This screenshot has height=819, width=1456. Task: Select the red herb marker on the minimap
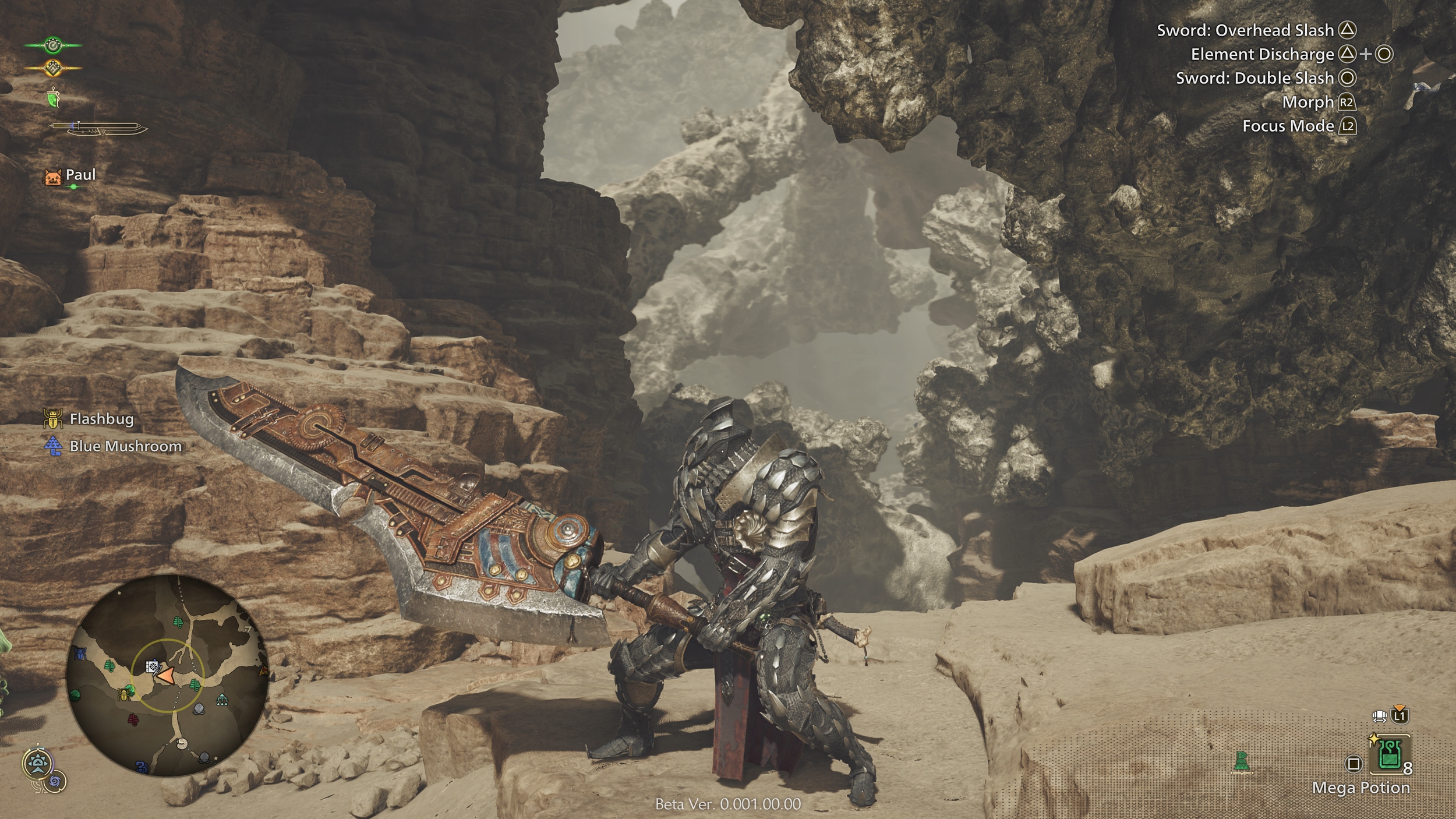point(133,721)
